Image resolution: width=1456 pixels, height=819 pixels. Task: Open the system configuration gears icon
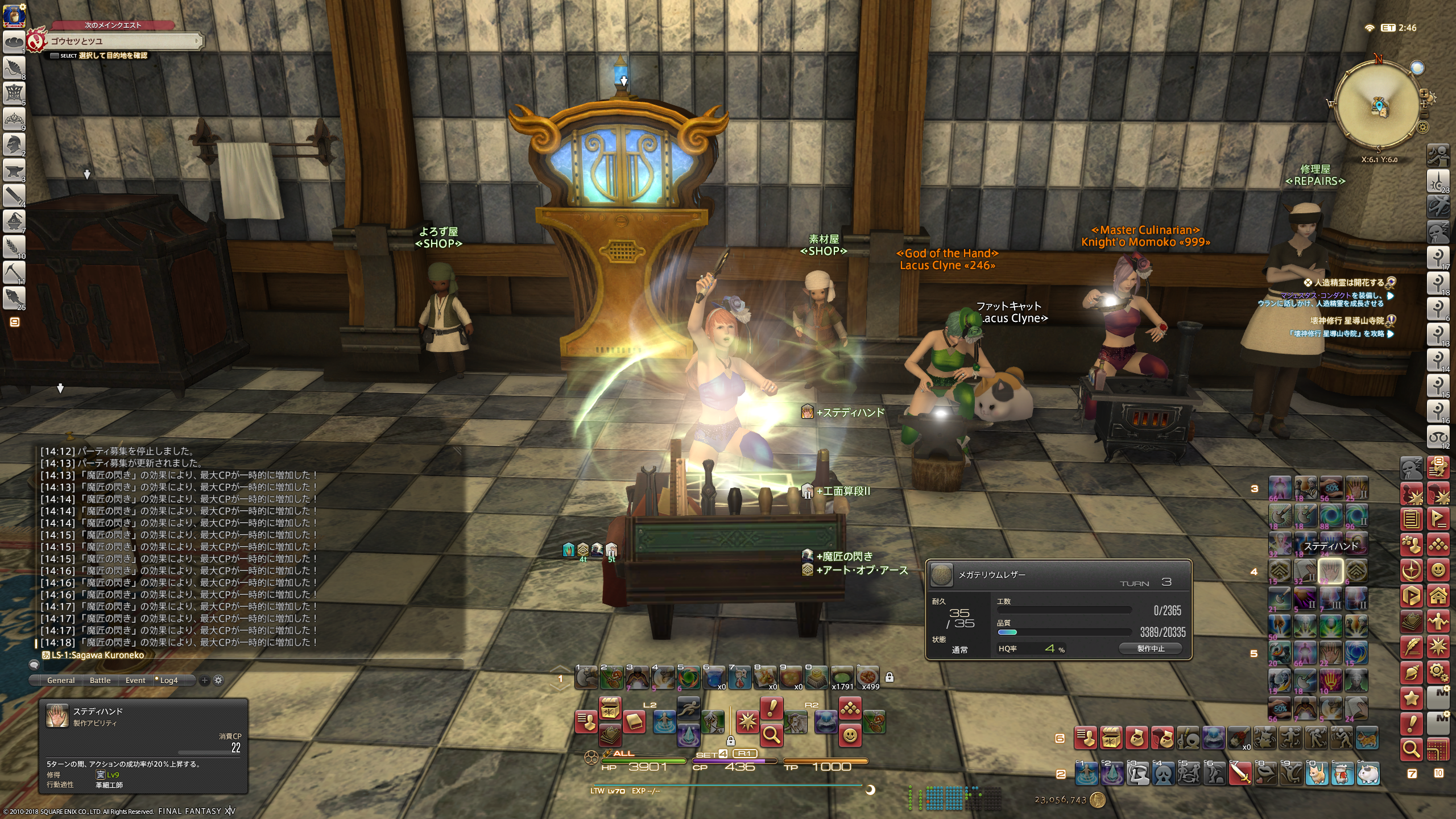(1438, 672)
